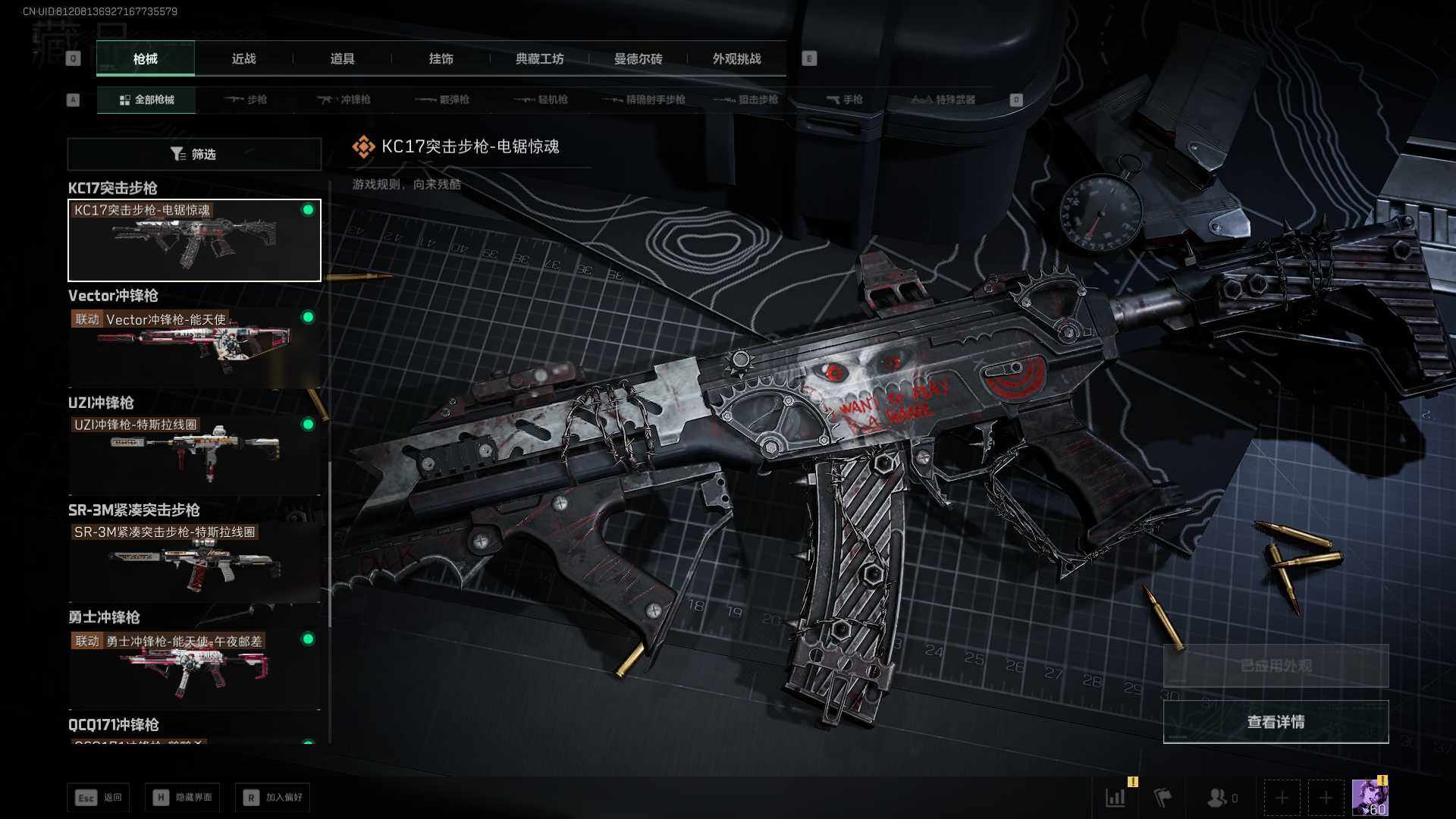Go to the 典藏工坊 tab

coord(539,58)
